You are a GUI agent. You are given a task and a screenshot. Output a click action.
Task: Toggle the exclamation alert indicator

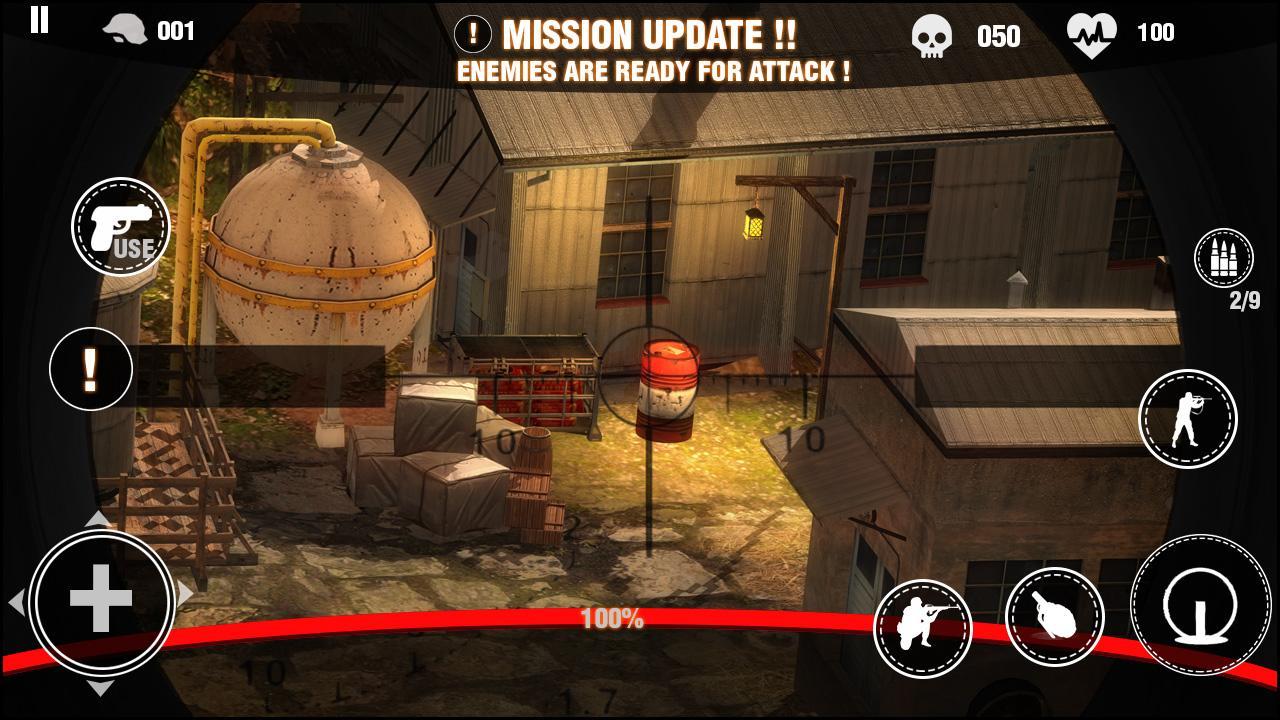[90, 369]
